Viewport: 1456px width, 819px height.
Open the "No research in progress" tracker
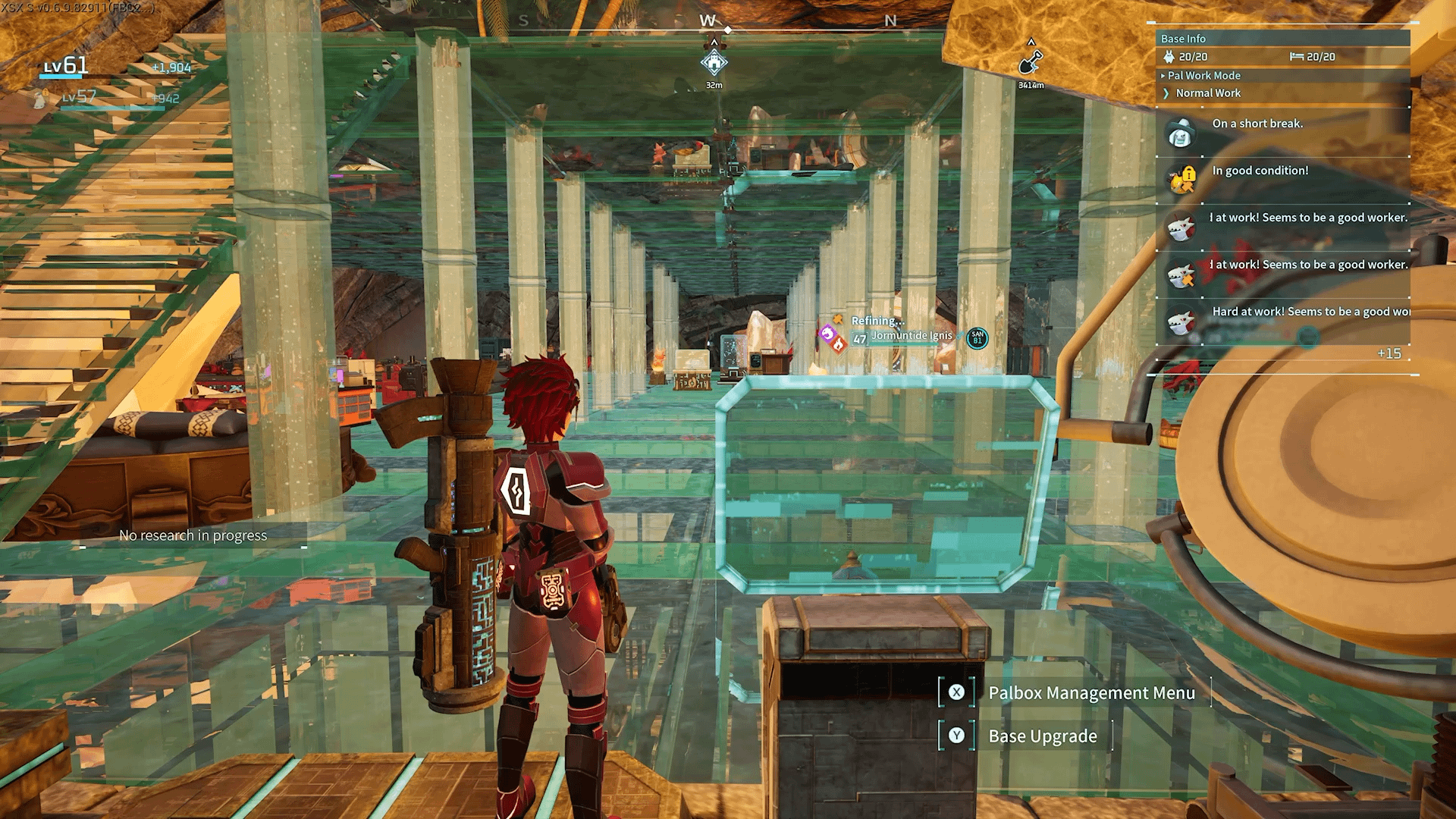[193, 535]
